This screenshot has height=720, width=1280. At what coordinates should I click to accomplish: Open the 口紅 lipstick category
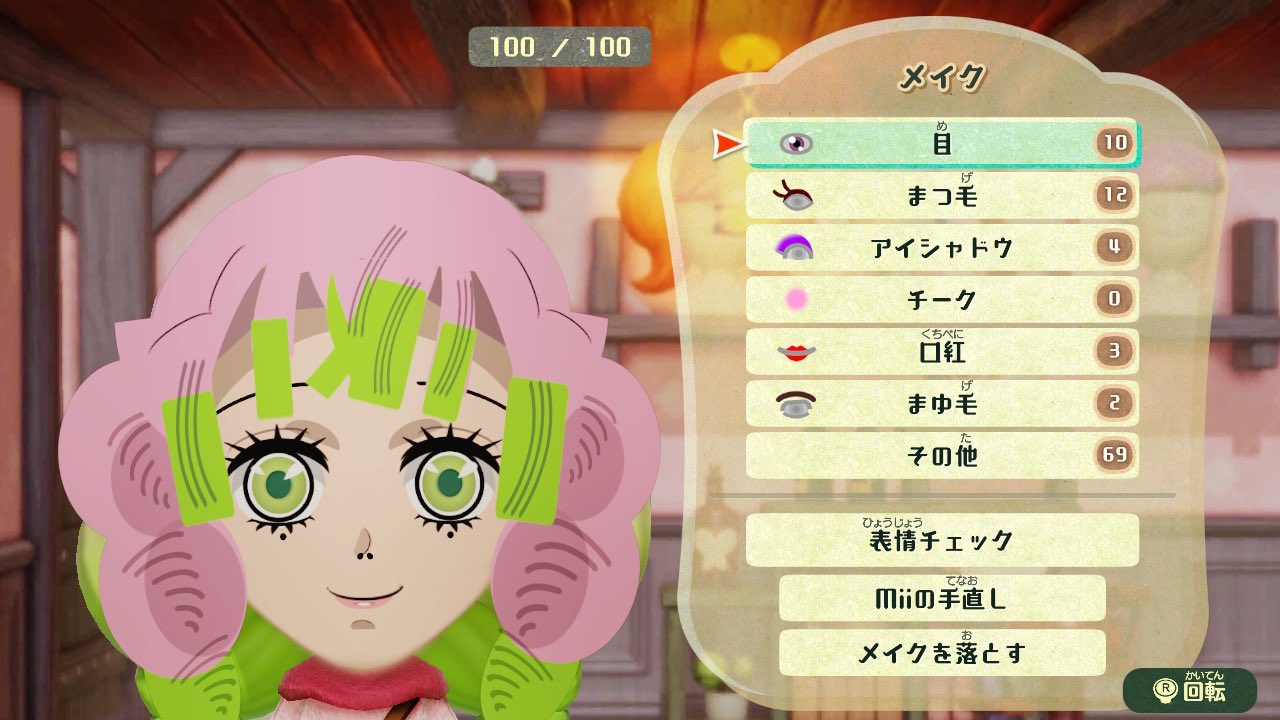click(x=940, y=351)
